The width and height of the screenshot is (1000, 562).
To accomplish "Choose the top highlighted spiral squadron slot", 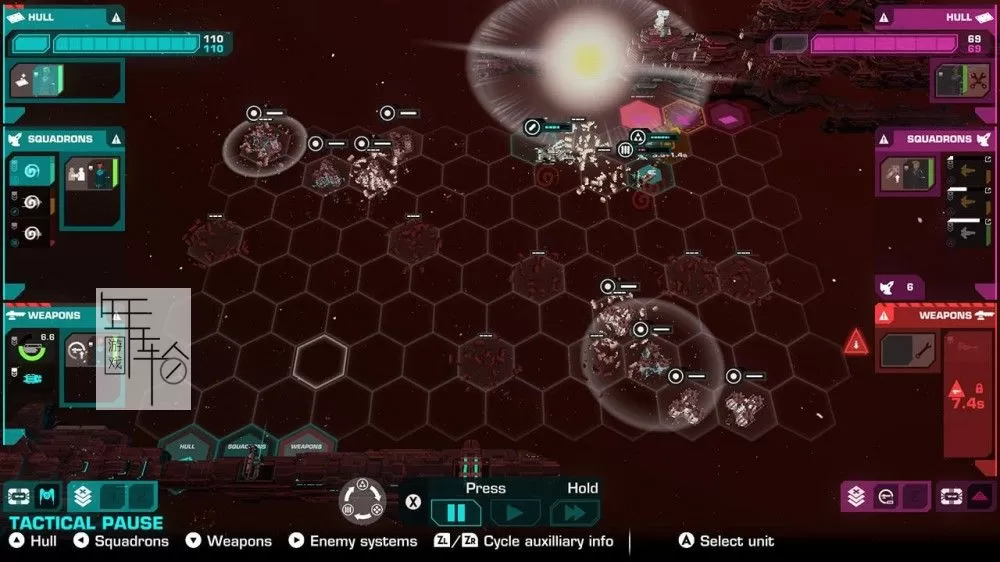I will coord(30,171).
